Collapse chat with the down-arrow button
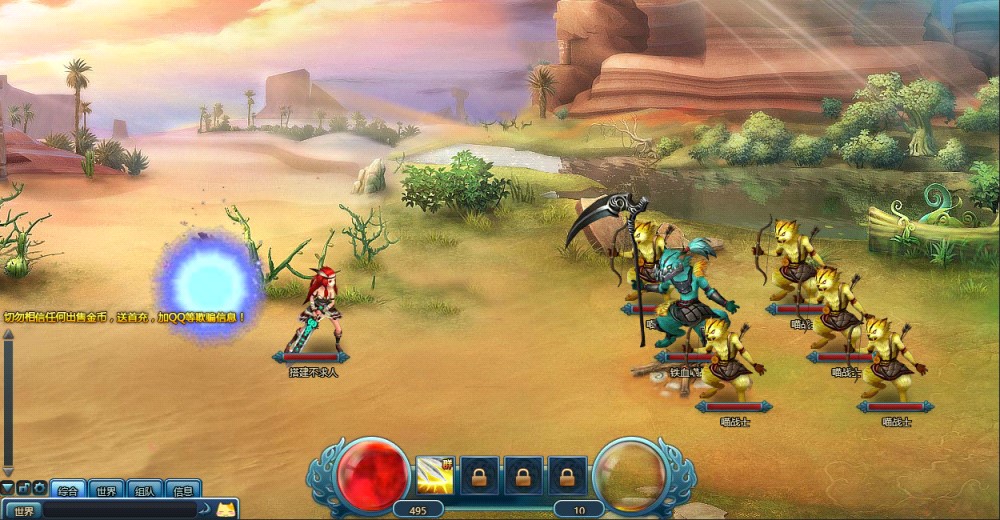The image size is (1000, 520). pyautogui.click(x=8, y=488)
